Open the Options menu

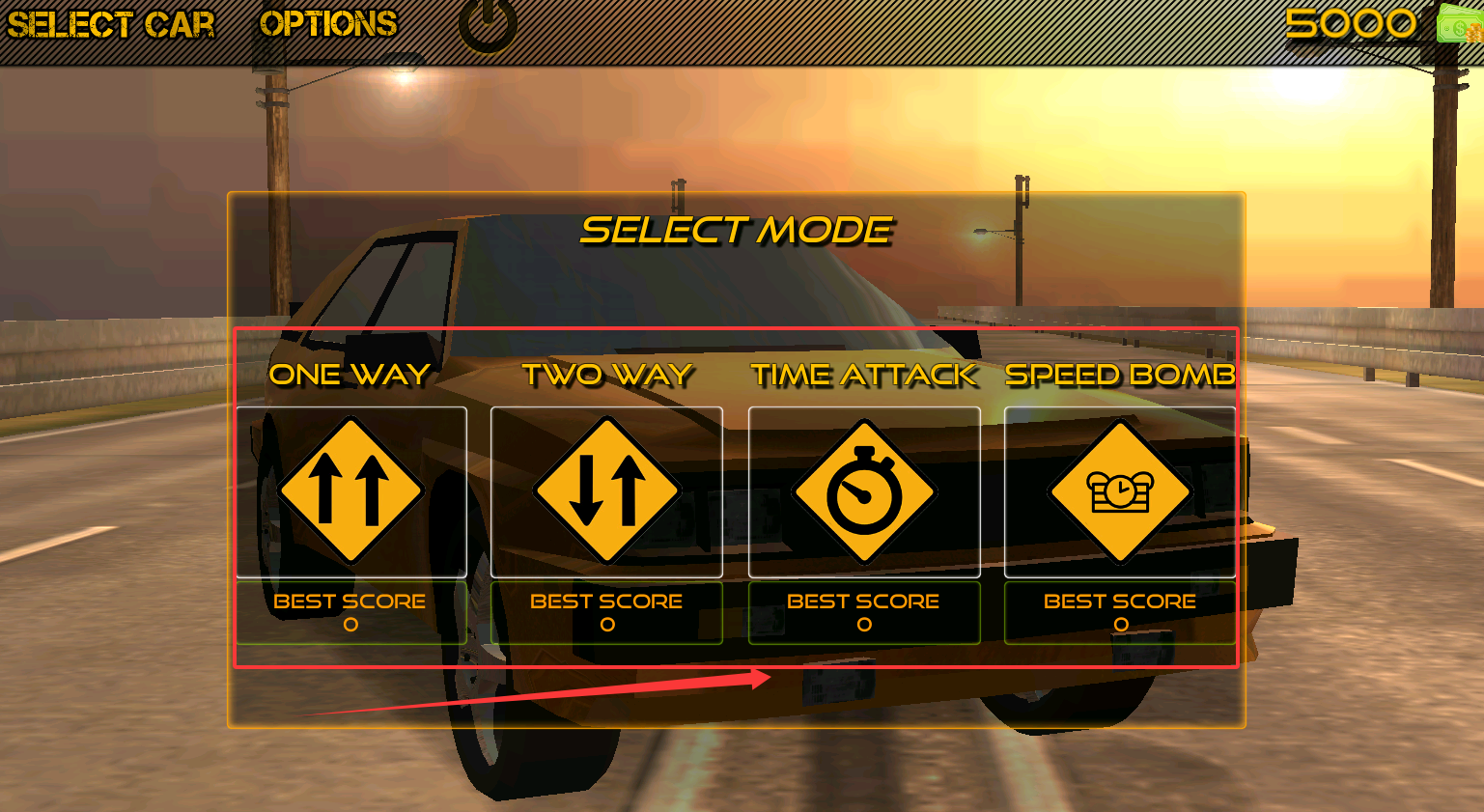point(328,24)
